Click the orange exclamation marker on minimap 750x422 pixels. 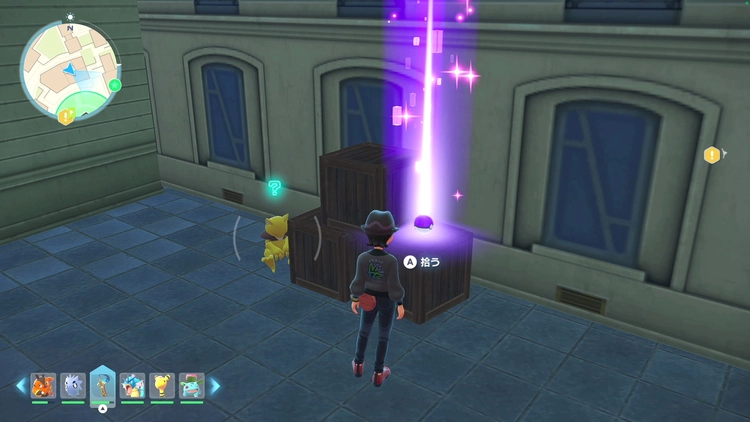click(x=66, y=117)
